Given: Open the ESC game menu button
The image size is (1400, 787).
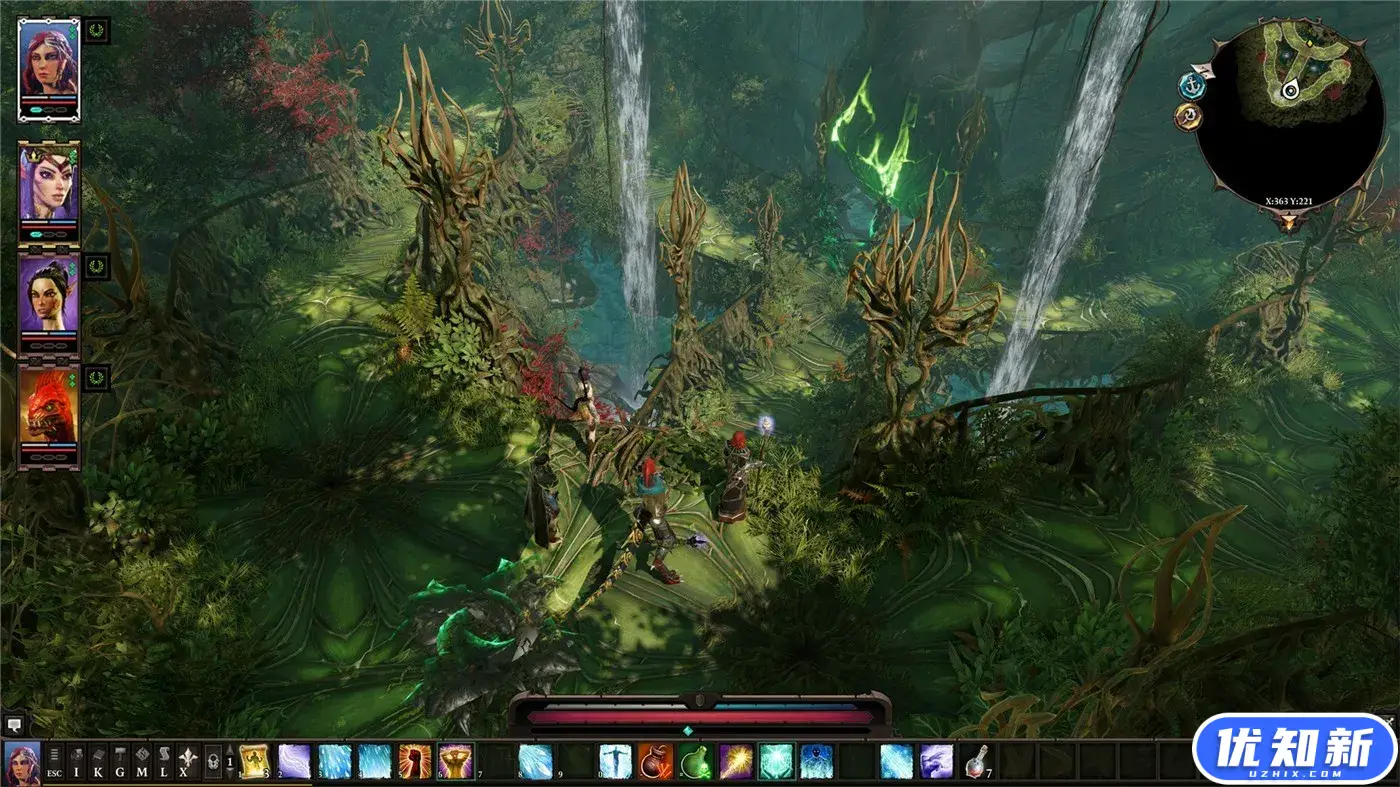Looking at the screenshot, I should click(x=55, y=762).
